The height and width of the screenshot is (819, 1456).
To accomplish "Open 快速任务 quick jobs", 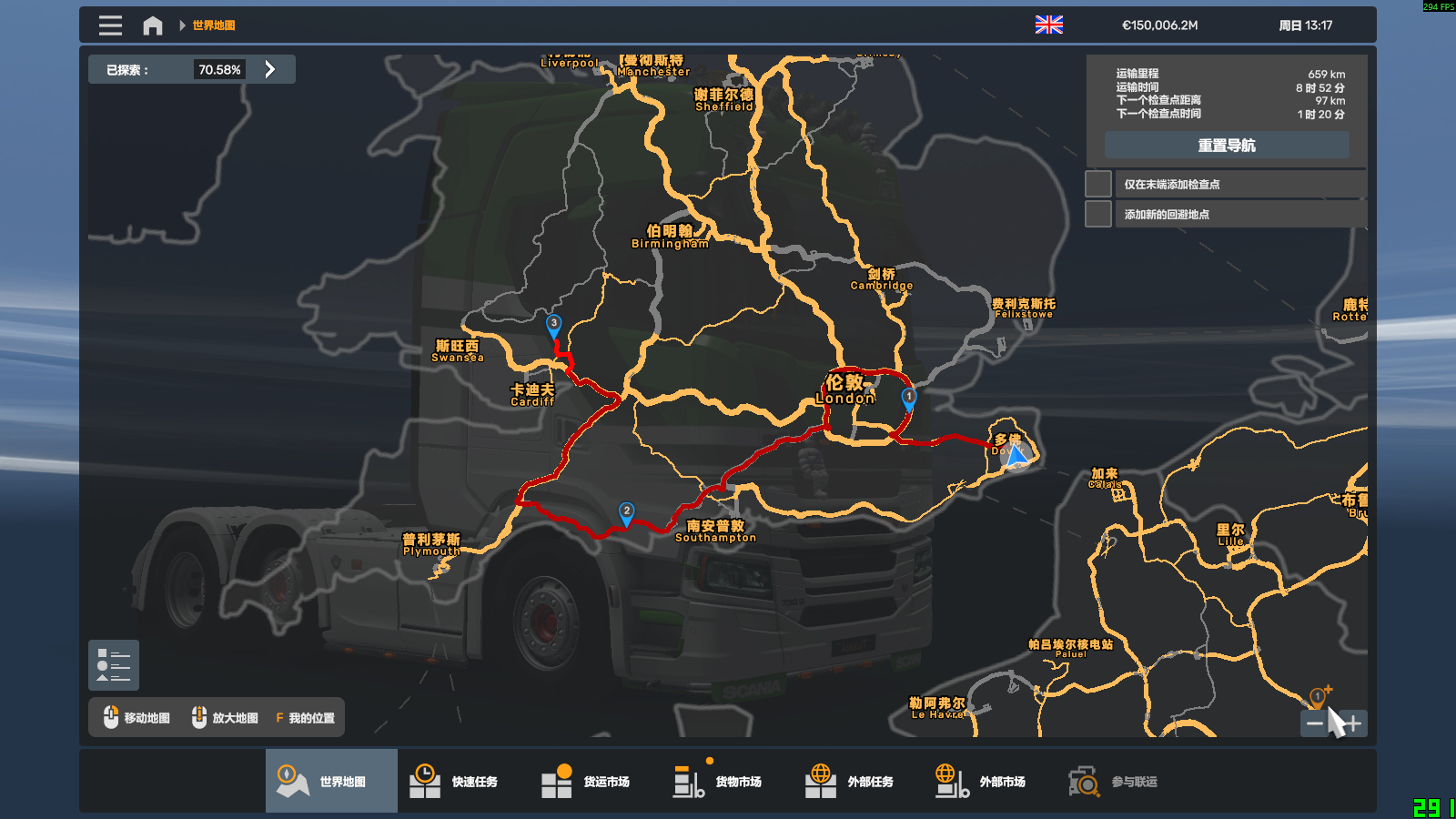I will (x=463, y=781).
